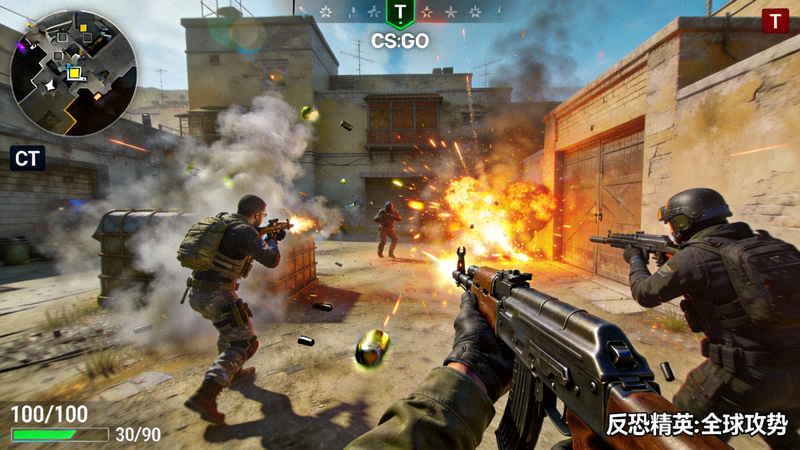Click the green T shield emblem
Screen dimensions: 800x450
click(x=400, y=13)
